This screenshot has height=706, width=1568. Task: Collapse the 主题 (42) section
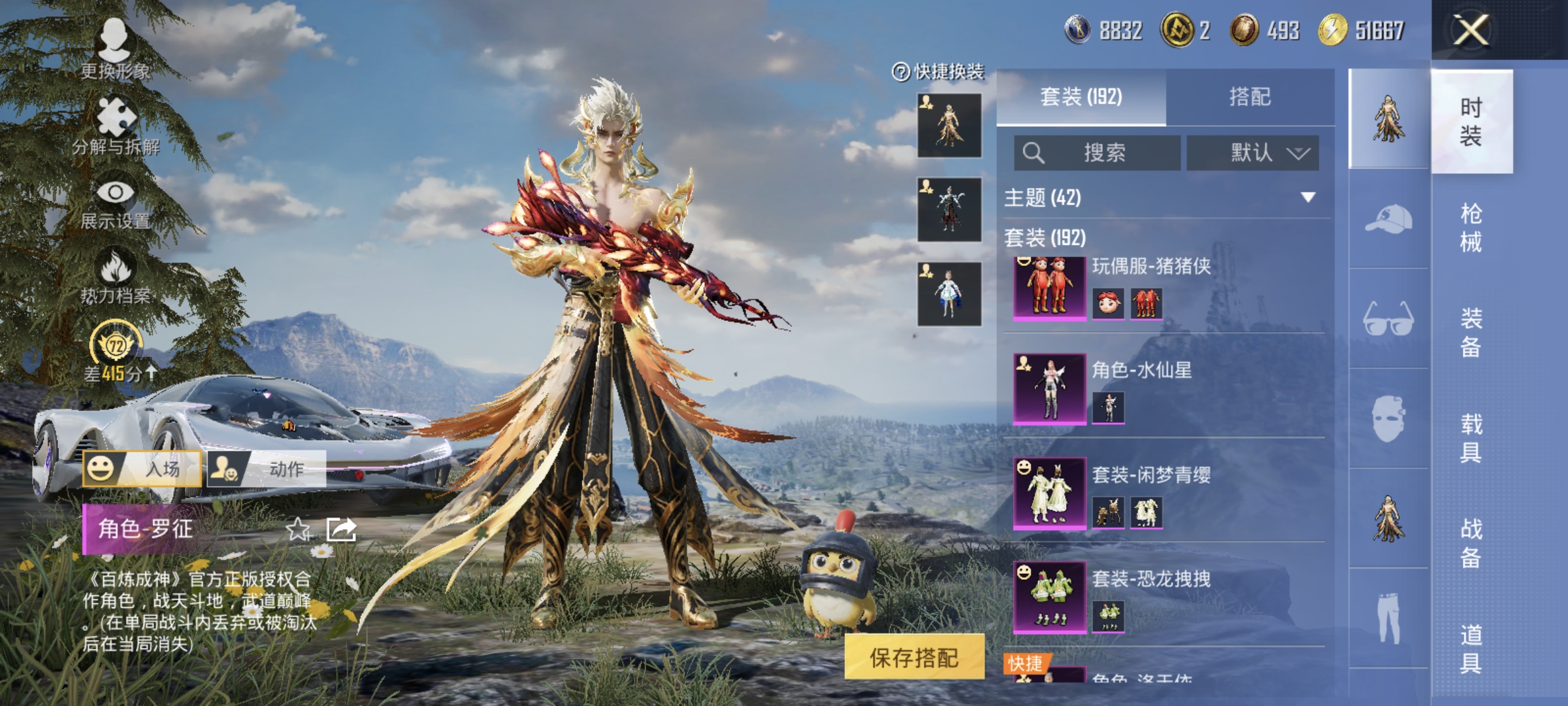point(1308,197)
